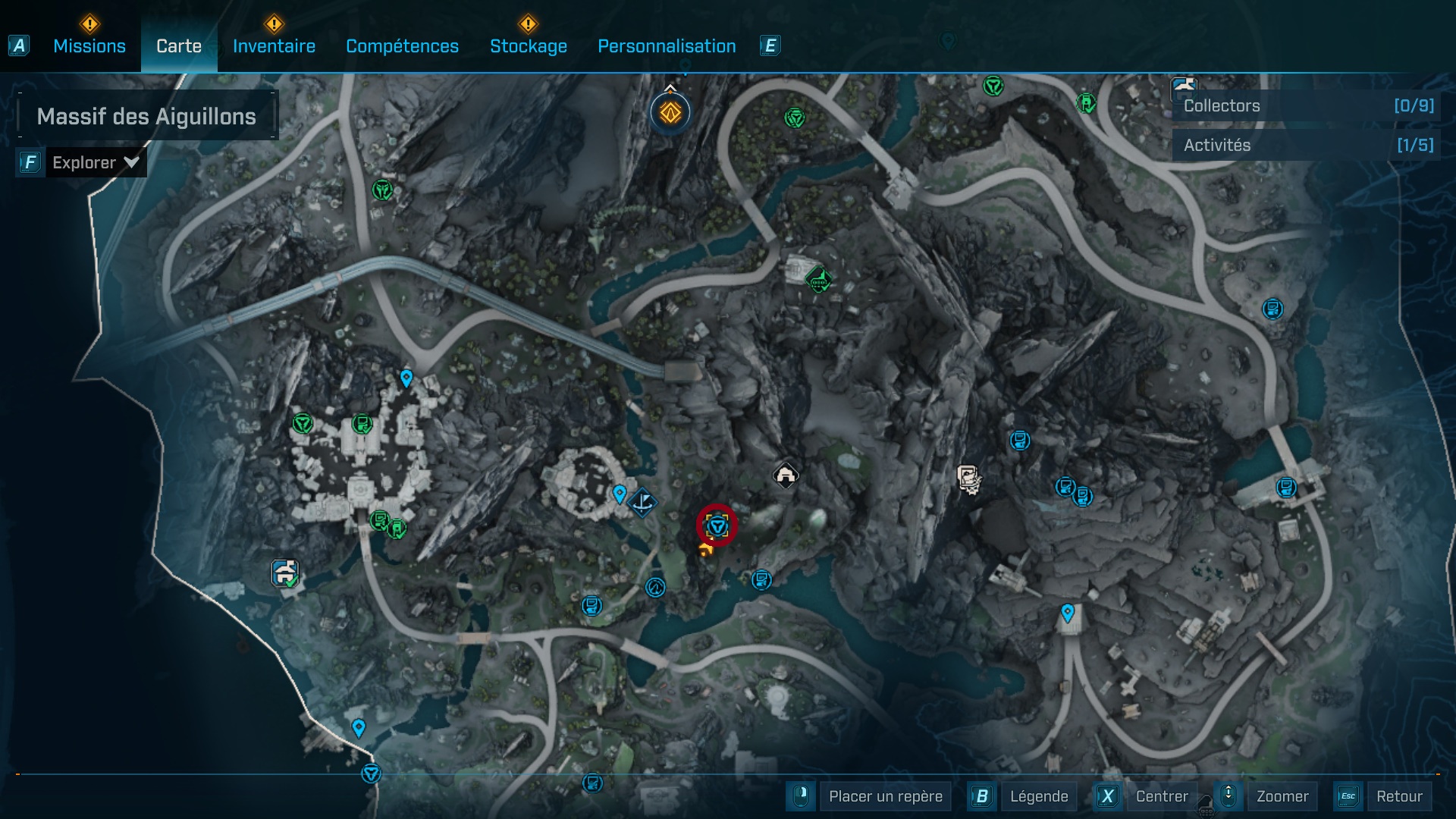Viewport: 1456px width, 819px height.
Task: Open the Personnalisation tab
Action: pos(667,46)
